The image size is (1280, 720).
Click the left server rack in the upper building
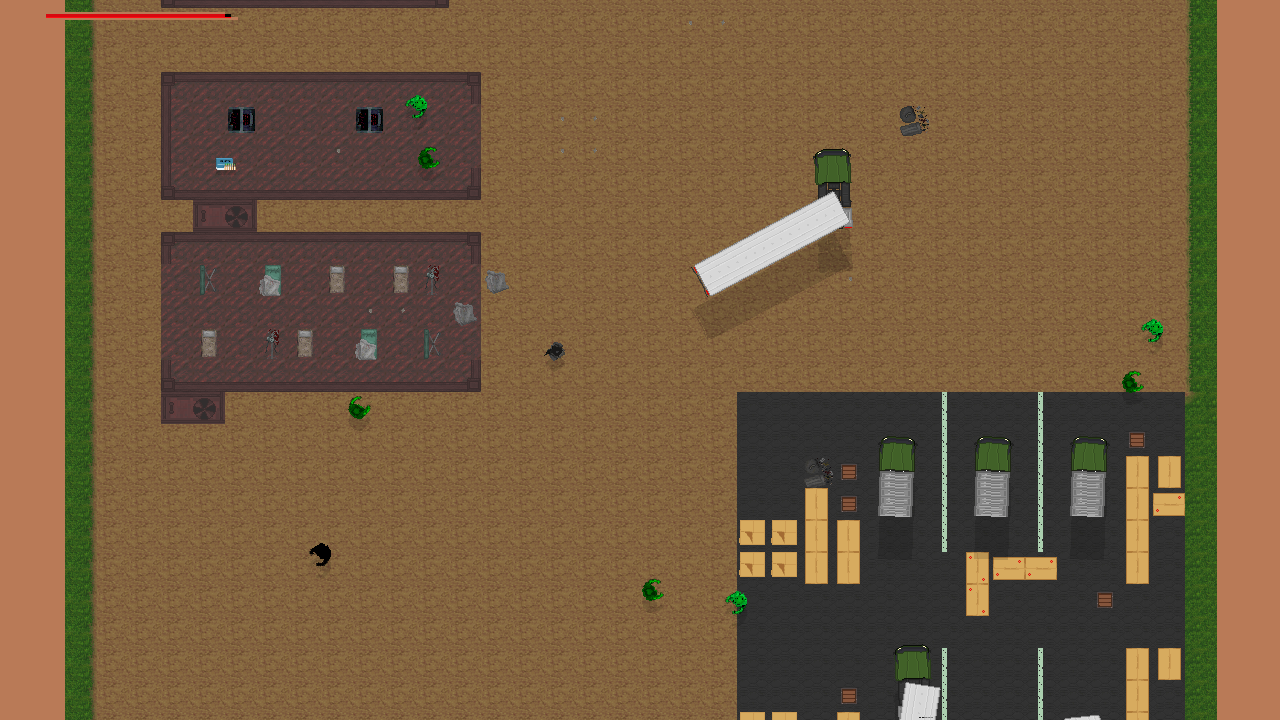coord(242,119)
